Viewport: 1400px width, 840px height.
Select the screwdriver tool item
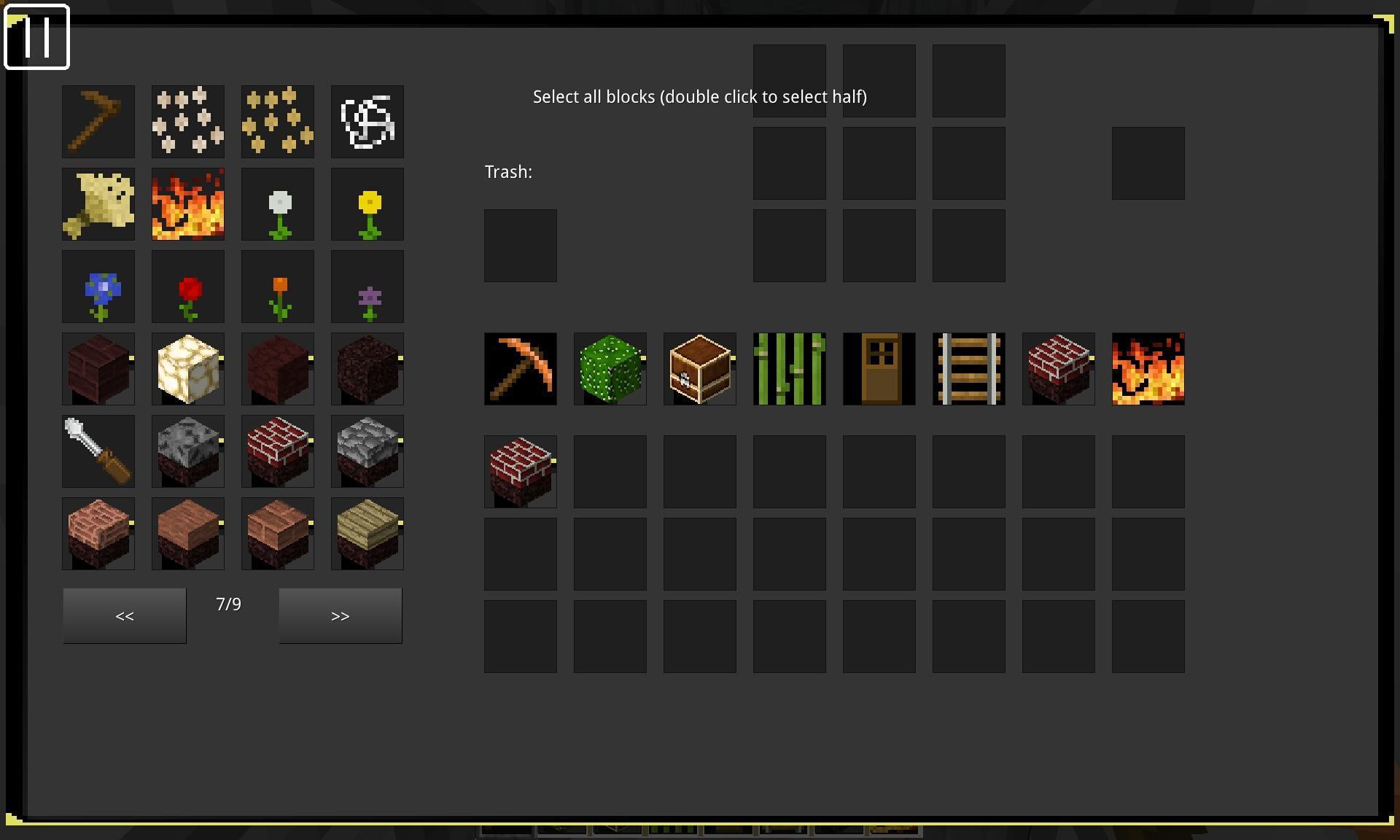[x=98, y=451]
